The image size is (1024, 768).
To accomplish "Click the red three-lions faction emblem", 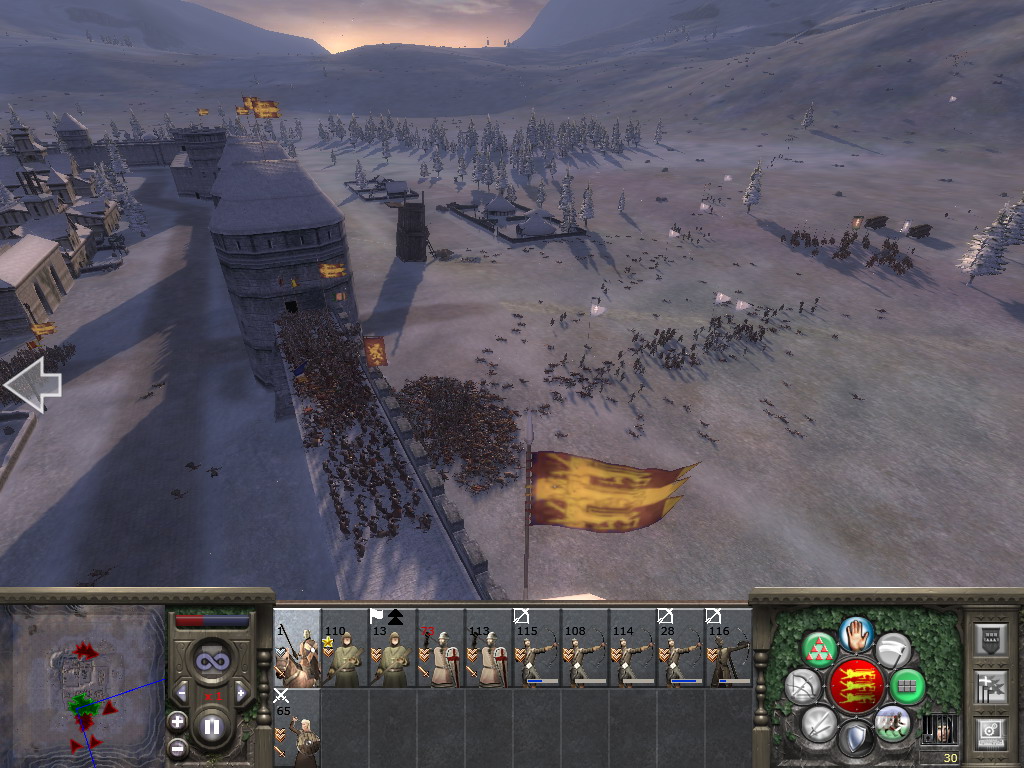I will [x=856, y=686].
